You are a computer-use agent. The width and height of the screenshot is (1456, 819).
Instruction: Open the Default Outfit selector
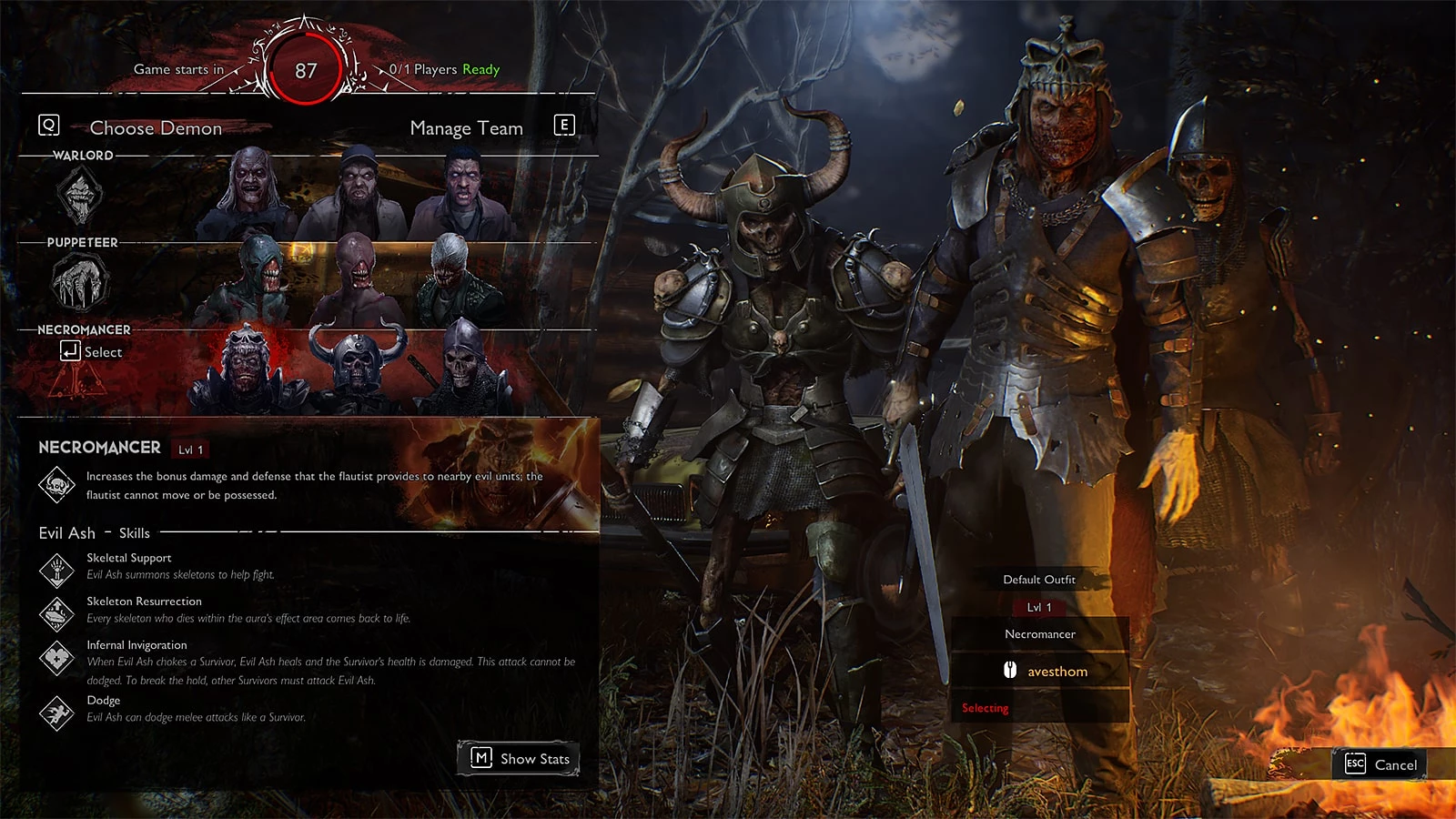point(1039,580)
